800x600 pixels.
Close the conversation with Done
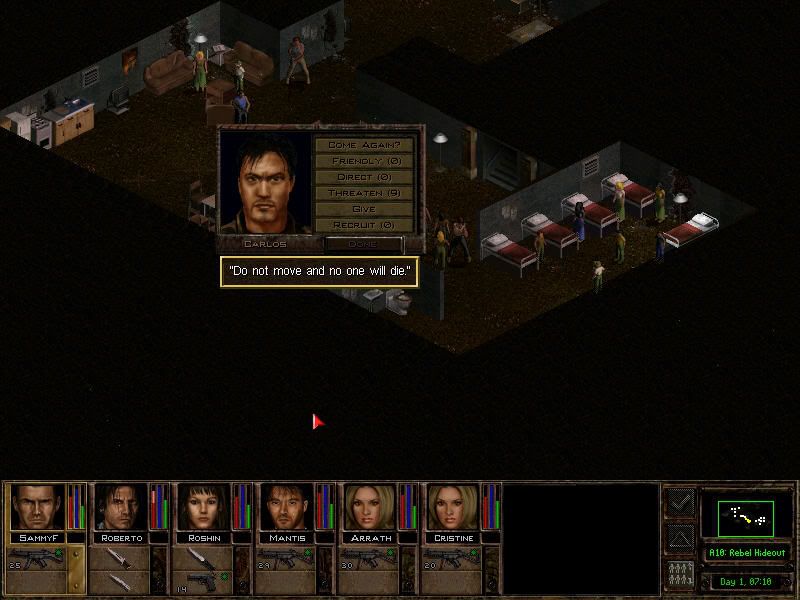coord(362,243)
